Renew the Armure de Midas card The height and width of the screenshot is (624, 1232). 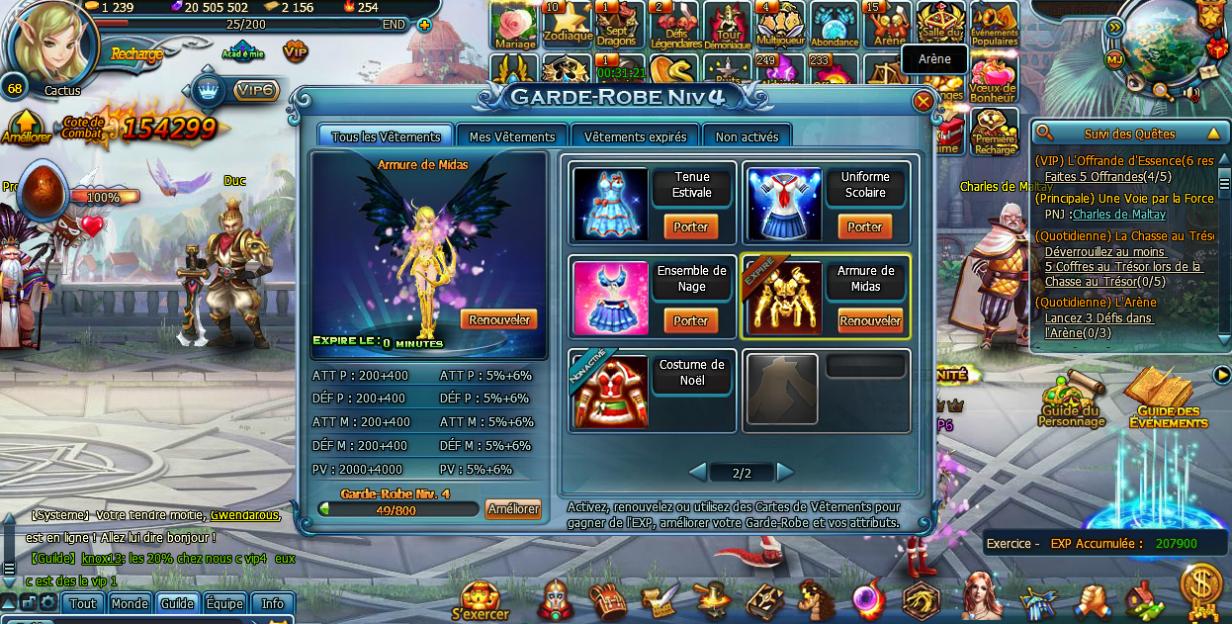[870, 321]
